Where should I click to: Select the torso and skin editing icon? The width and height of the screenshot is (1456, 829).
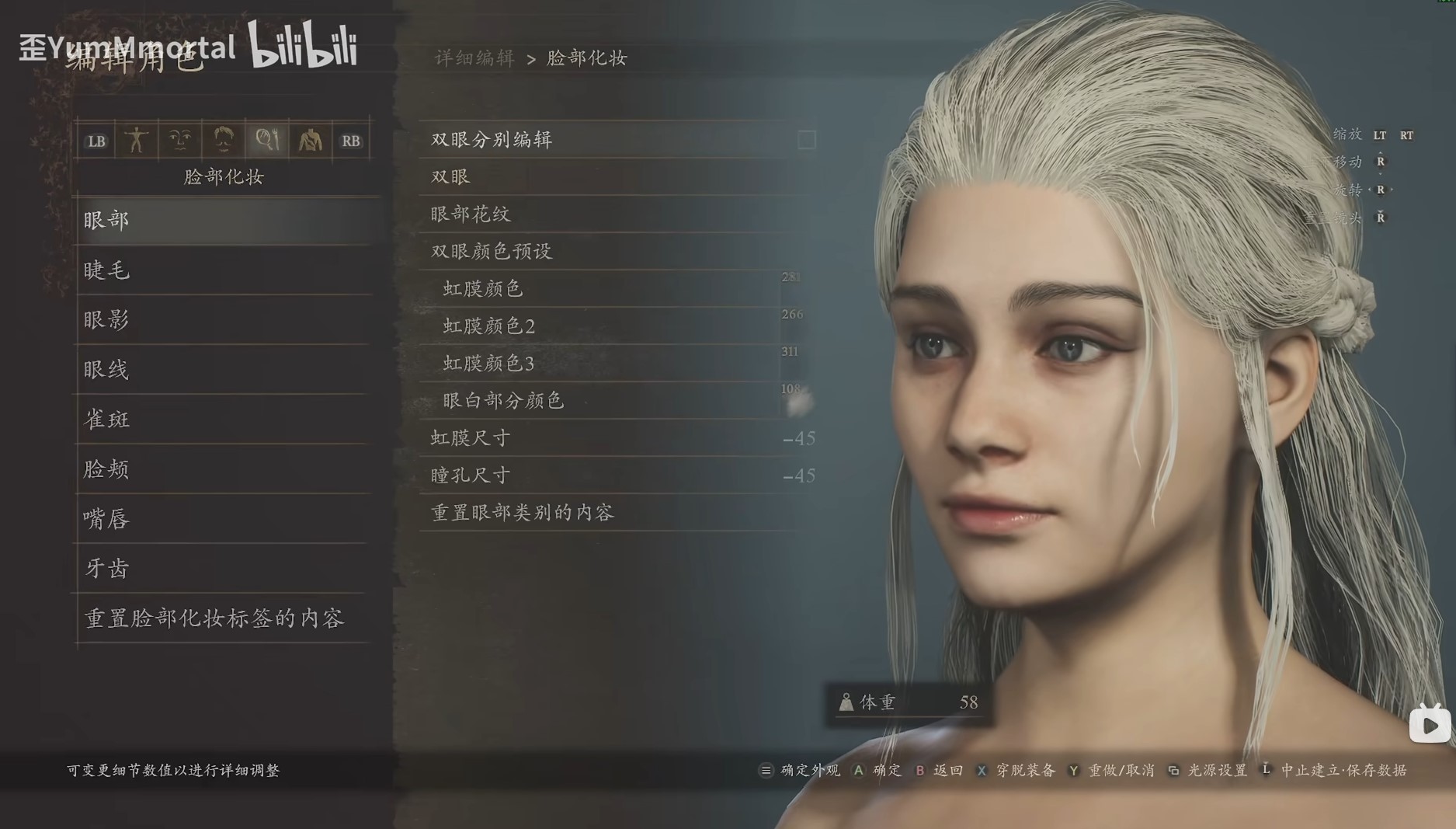click(x=309, y=140)
